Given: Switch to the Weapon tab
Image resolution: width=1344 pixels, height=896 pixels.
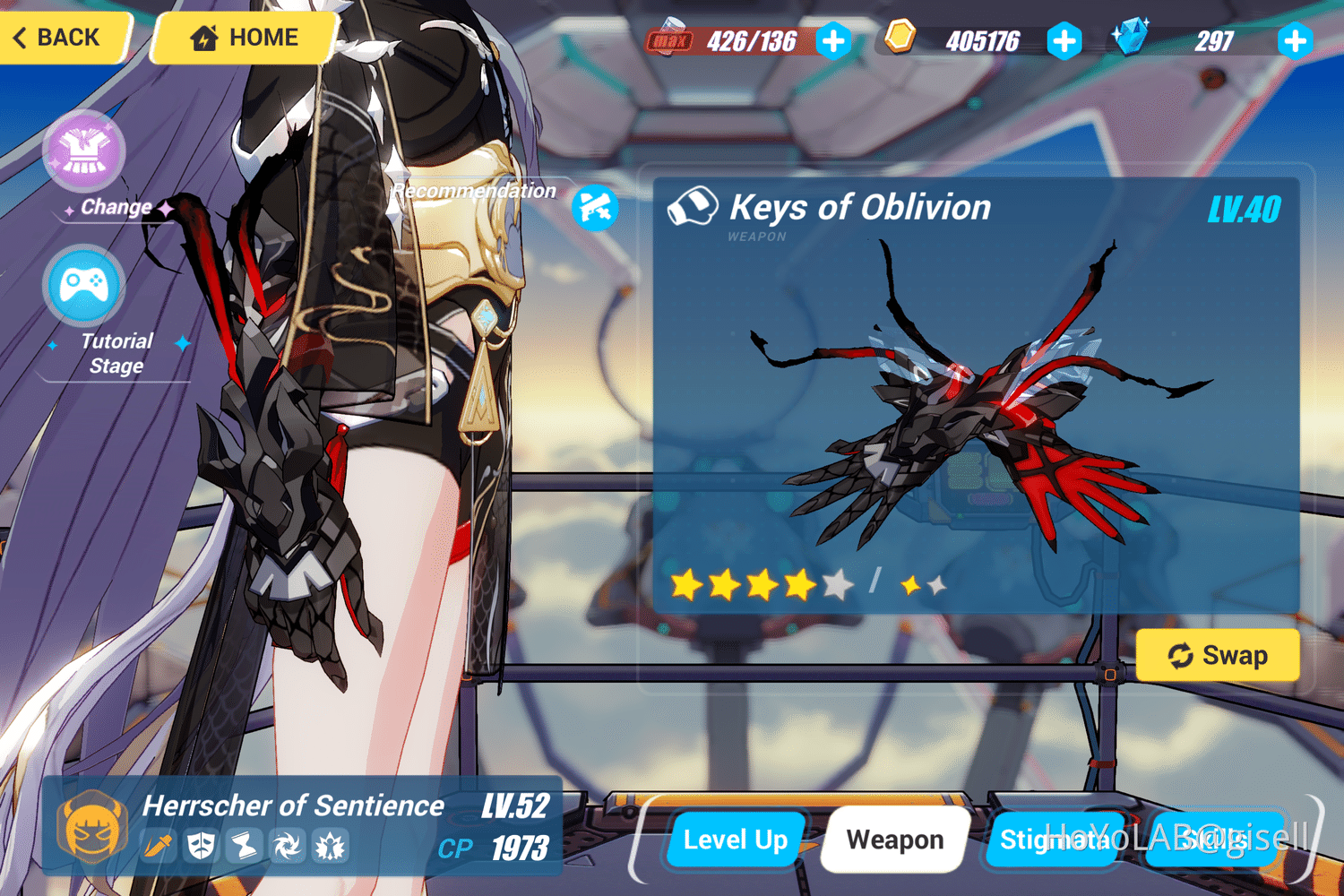Looking at the screenshot, I should pyautogui.click(x=894, y=840).
